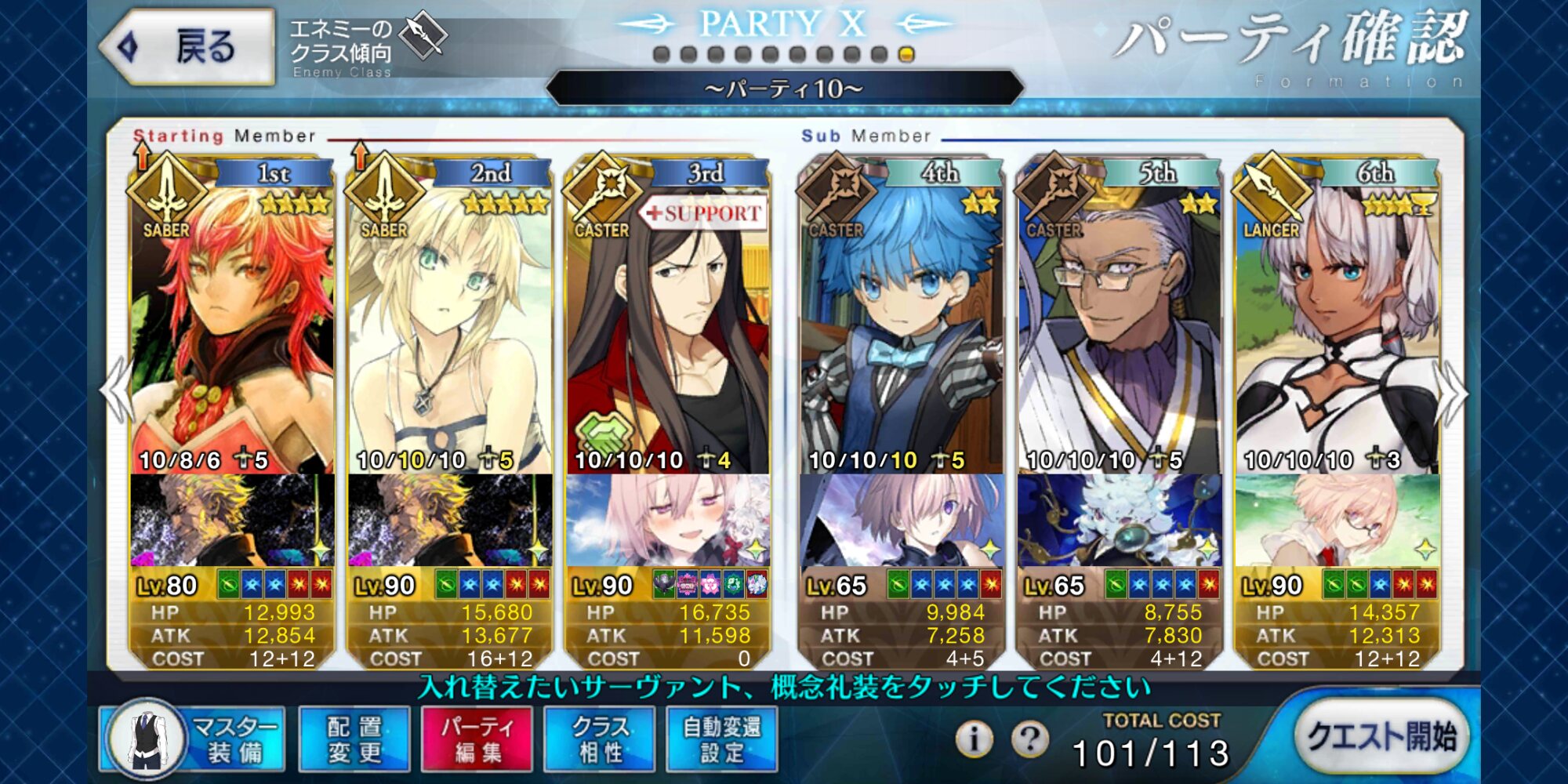Open the question mark help button
Image resolution: width=1568 pixels, height=784 pixels.
tap(1030, 738)
